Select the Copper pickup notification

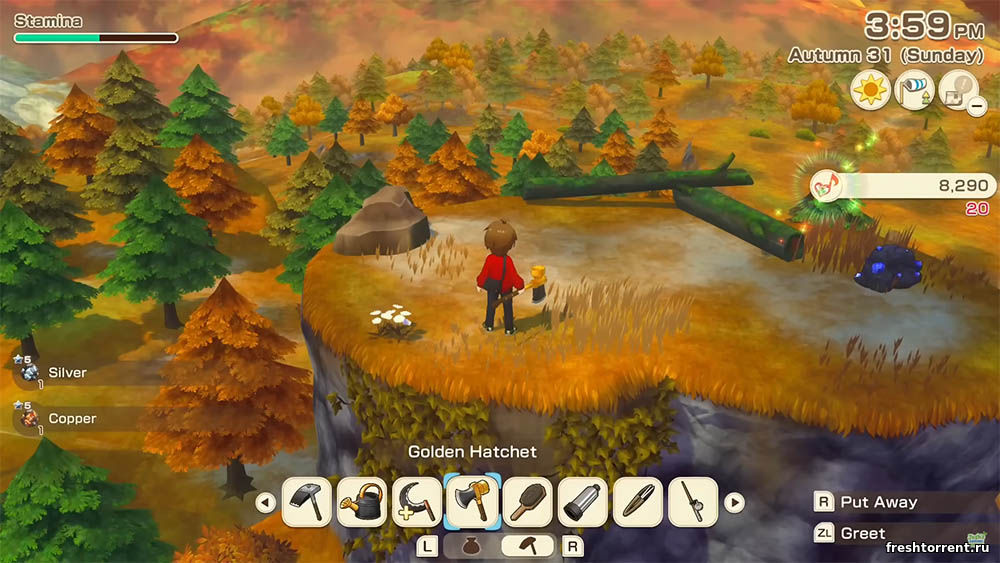[x=60, y=418]
